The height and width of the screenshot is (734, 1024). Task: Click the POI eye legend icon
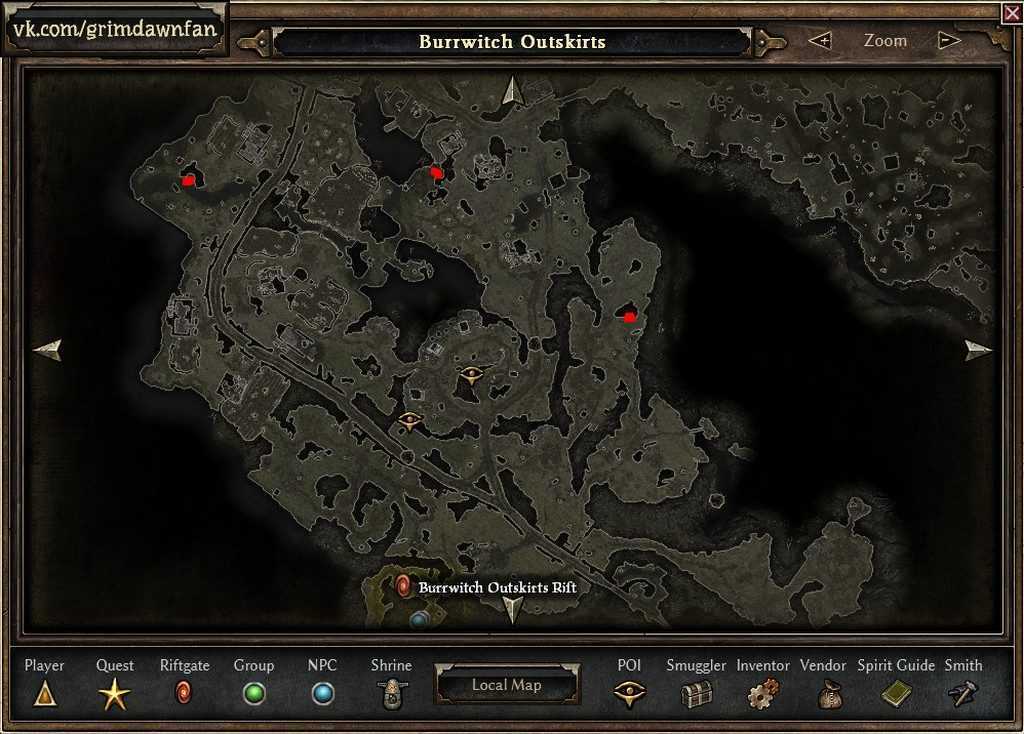(629, 693)
